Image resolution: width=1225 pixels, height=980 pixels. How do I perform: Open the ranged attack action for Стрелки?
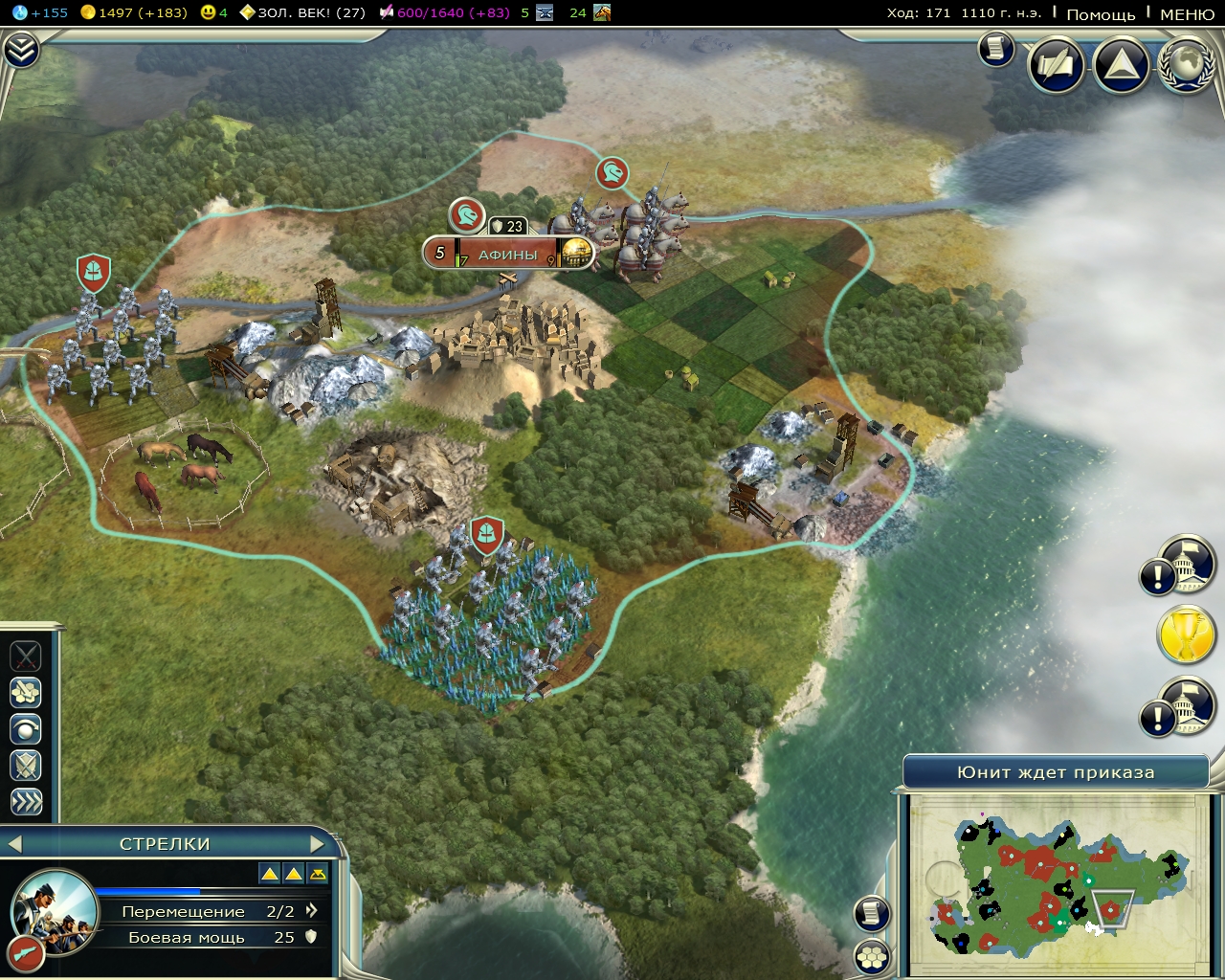click(26, 692)
